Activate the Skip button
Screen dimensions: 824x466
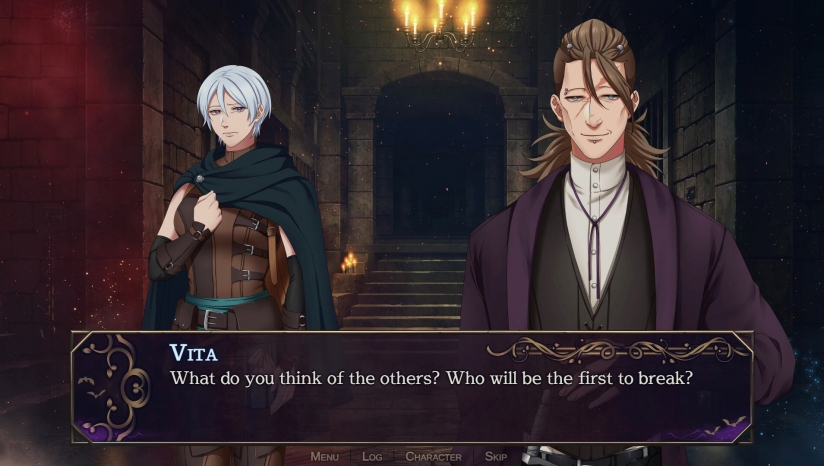click(x=496, y=457)
